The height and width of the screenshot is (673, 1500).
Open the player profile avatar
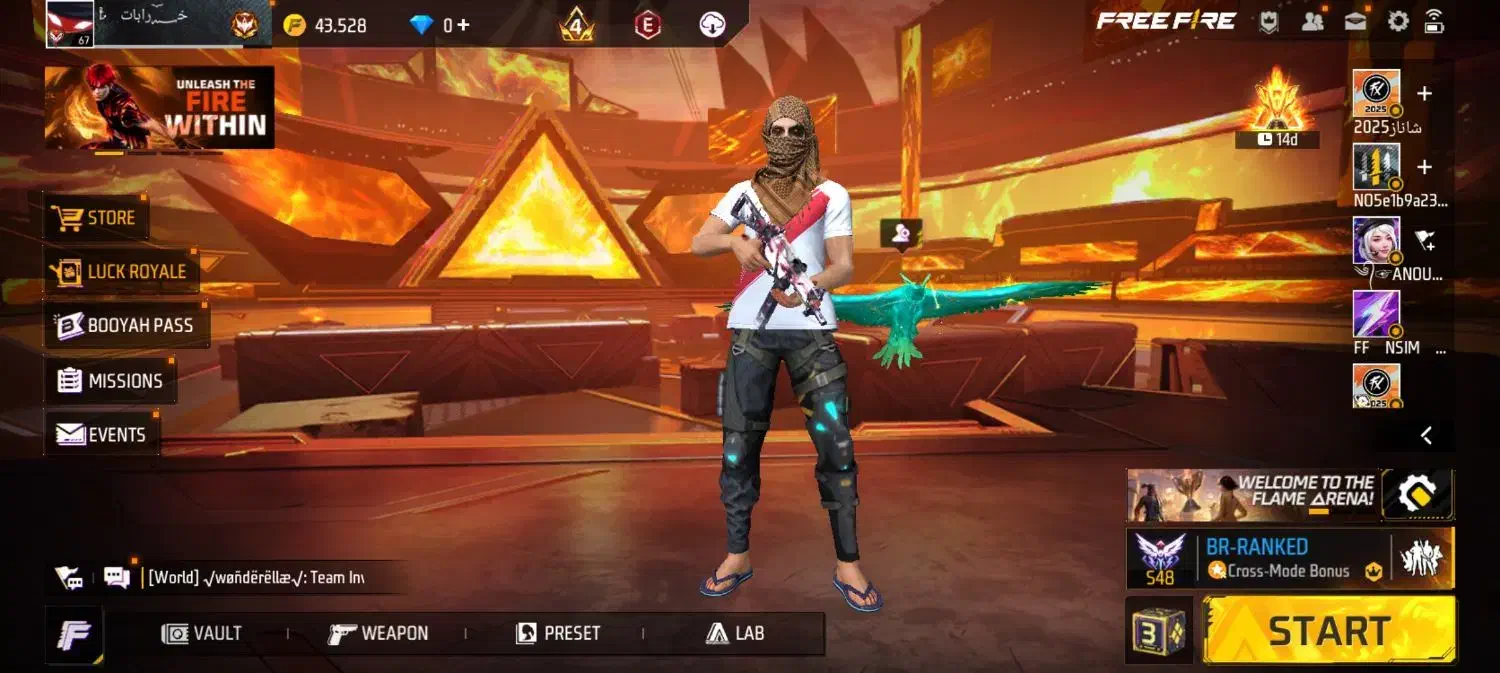click(70, 23)
